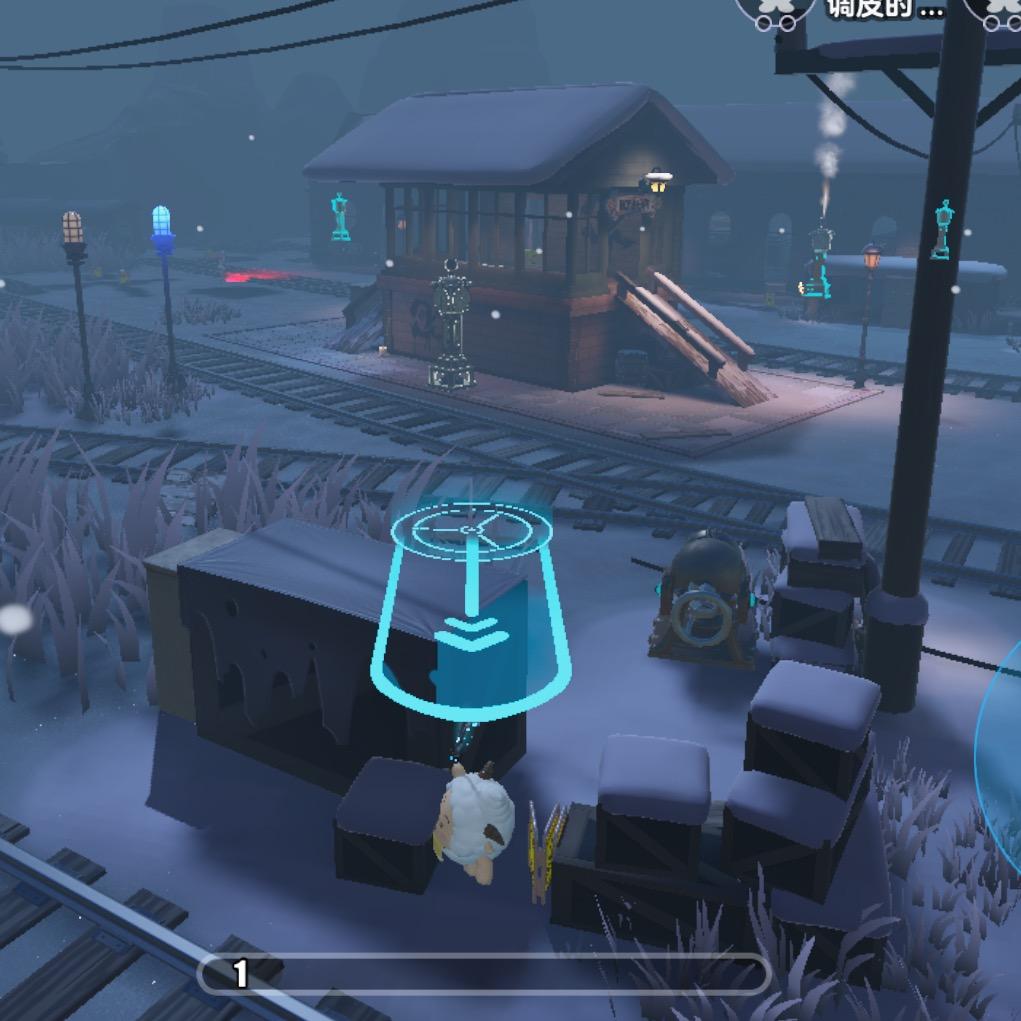Viewport: 1021px width, 1021px height.
Task: Click the player name label 调皮的
Action: (884, 10)
